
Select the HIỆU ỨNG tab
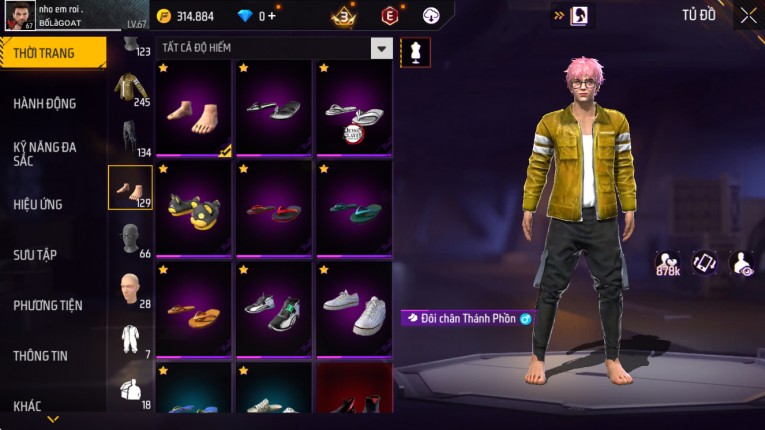(38, 204)
